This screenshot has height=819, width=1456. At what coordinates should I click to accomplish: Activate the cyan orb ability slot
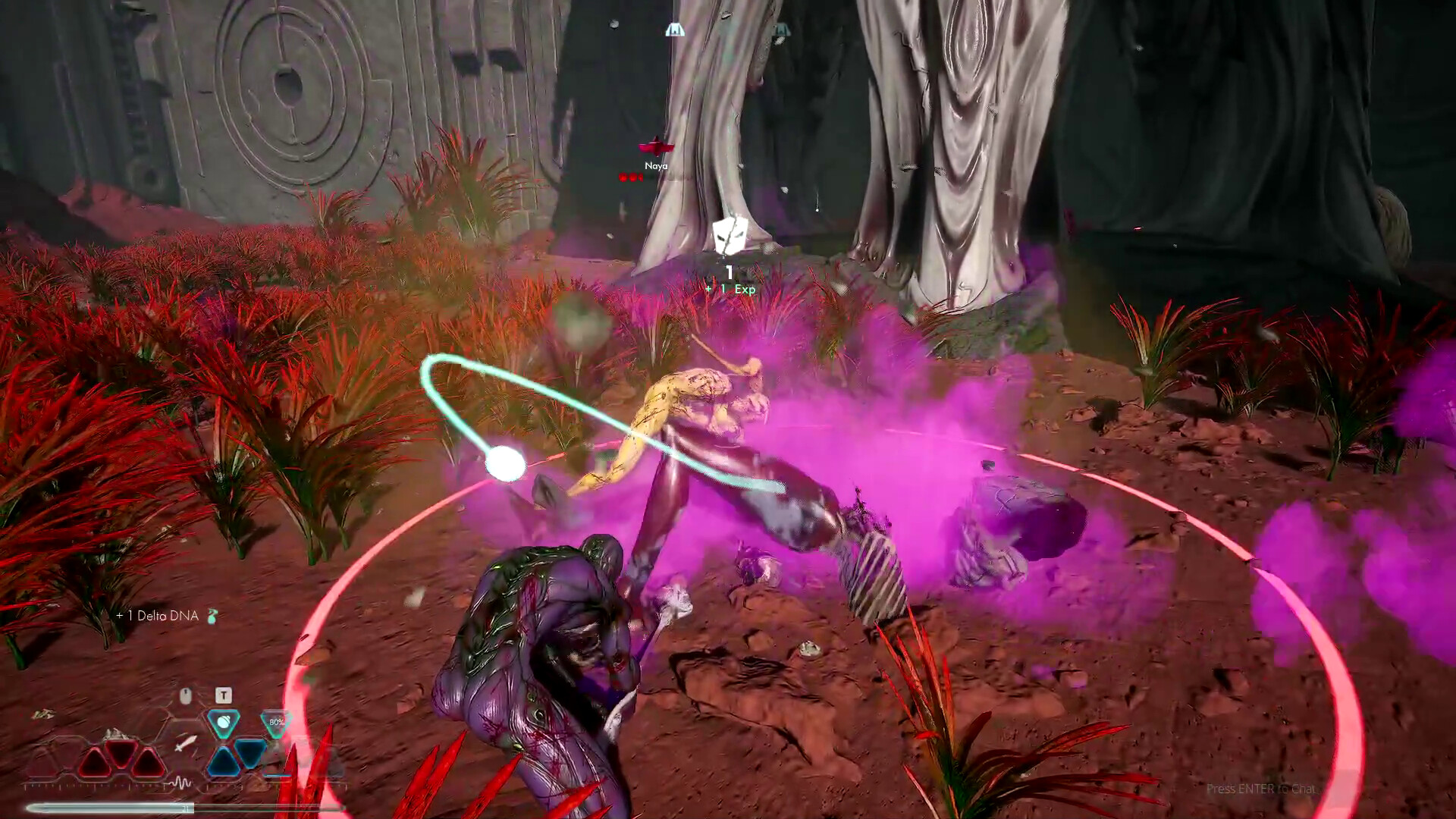point(224,723)
